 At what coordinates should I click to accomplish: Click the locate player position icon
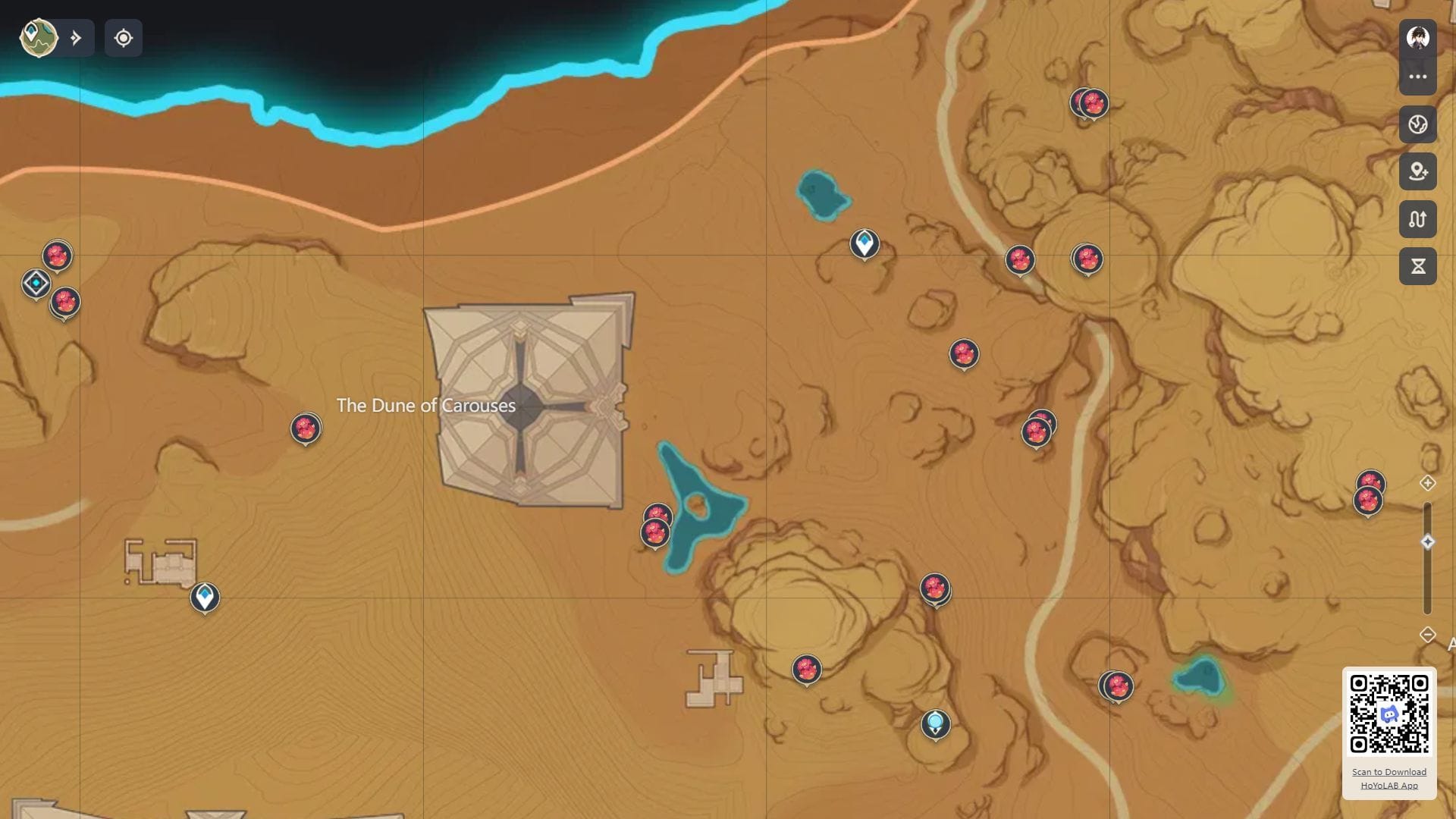[x=124, y=38]
